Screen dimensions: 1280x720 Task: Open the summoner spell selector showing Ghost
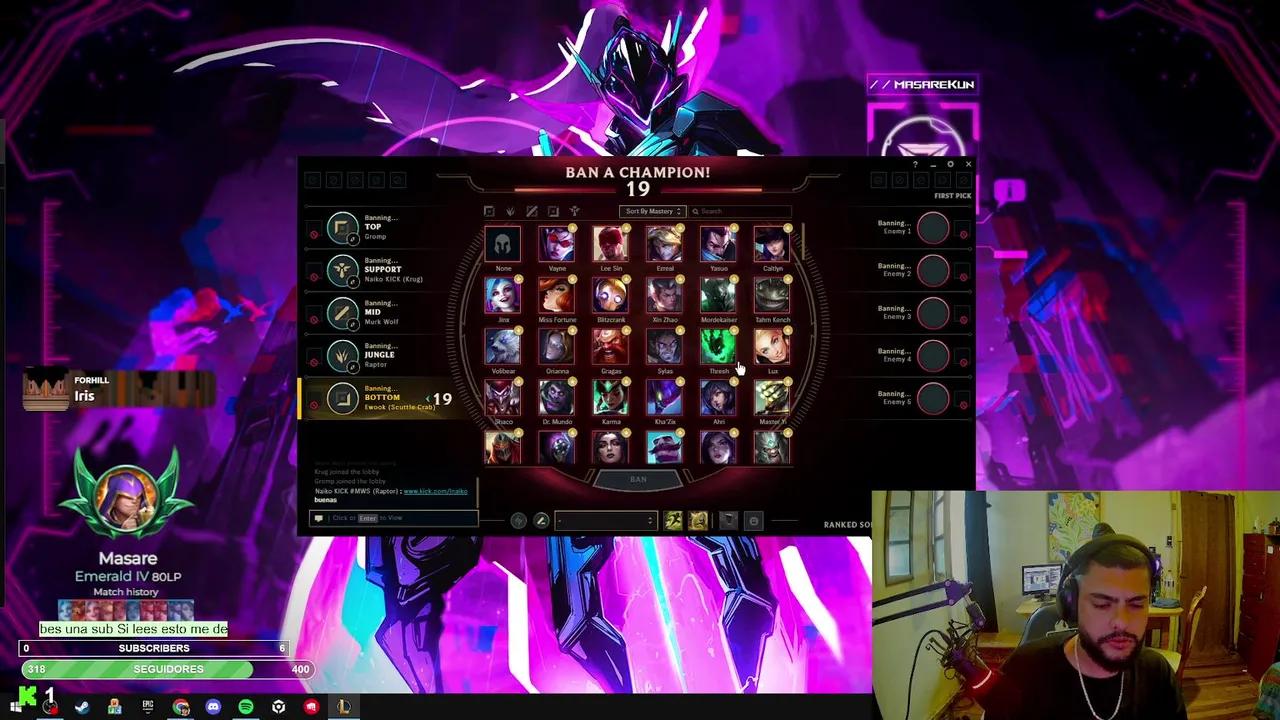pyautogui.click(x=673, y=520)
